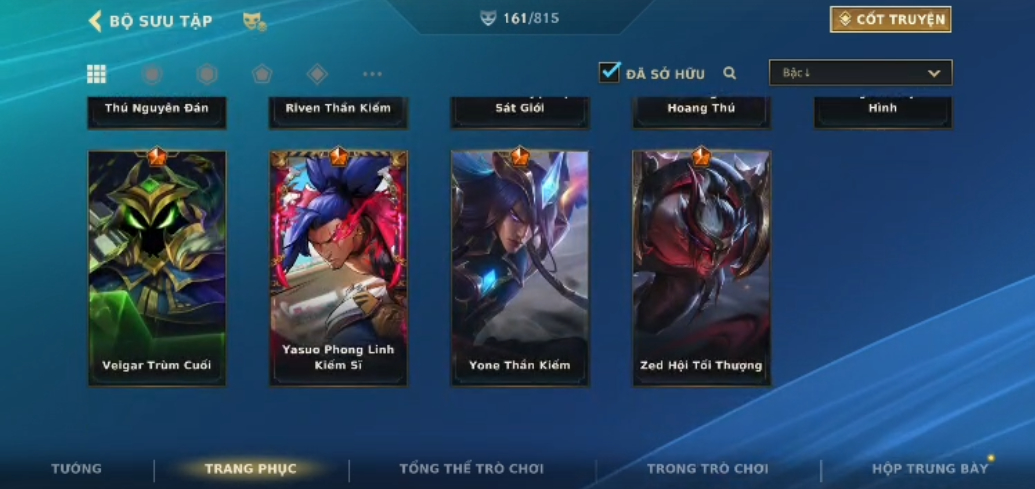
Task: Show the Hộp Trưng Bày tab
Action: point(929,469)
